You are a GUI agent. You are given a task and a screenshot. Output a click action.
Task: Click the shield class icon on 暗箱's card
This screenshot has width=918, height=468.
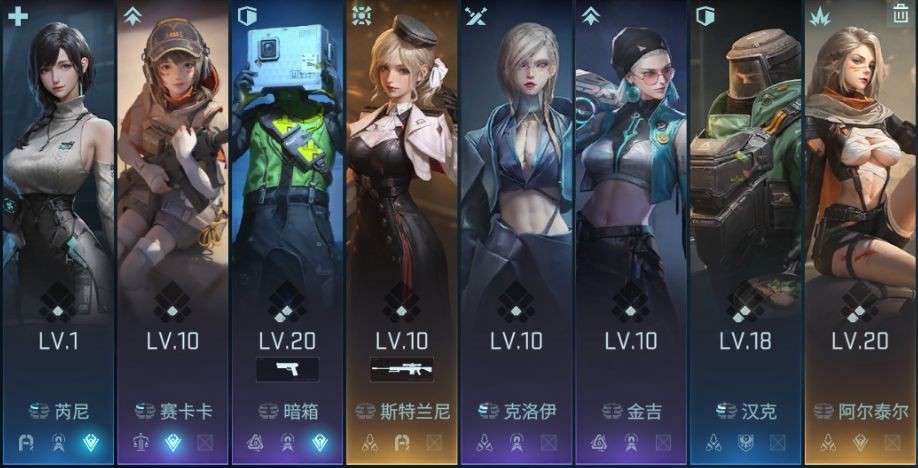247,16
